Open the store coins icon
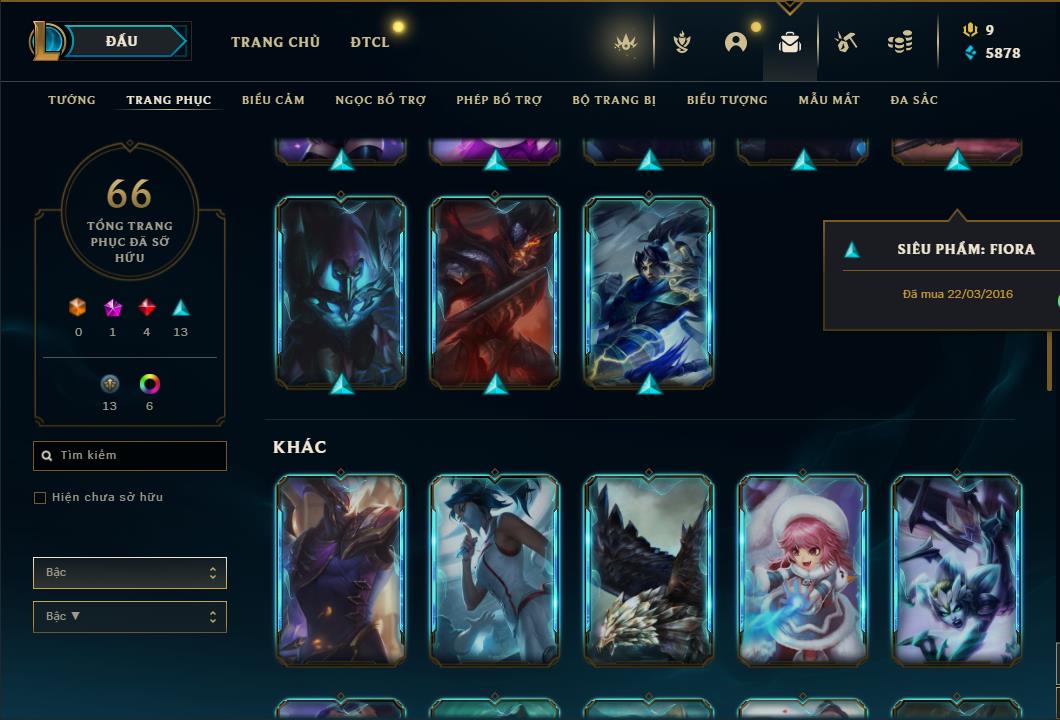Image resolution: width=1060 pixels, height=720 pixels. (900, 42)
